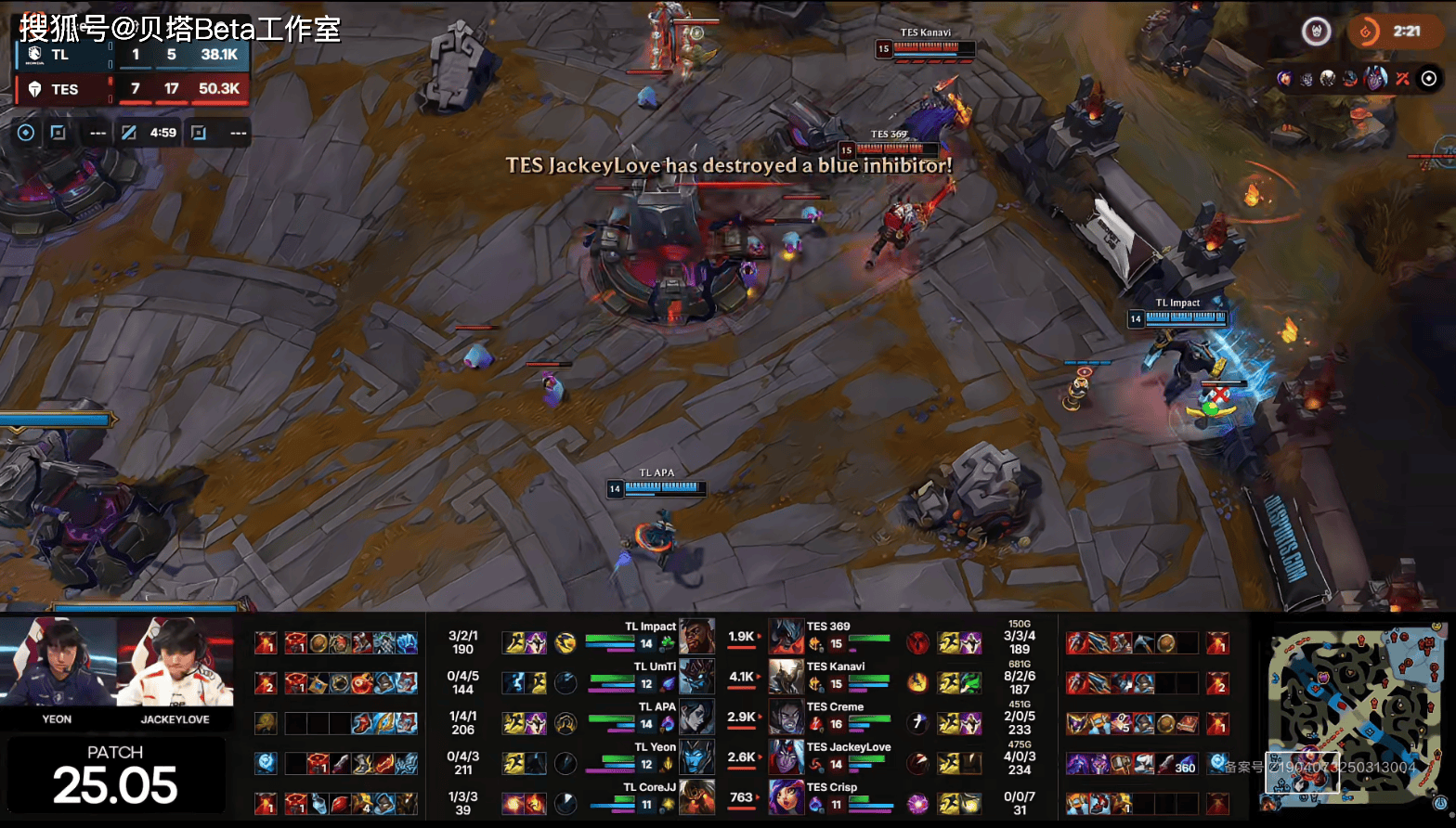Click the PATCH 25.05 panel
The width and height of the screenshot is (1456, 828).
coord(115,775)
